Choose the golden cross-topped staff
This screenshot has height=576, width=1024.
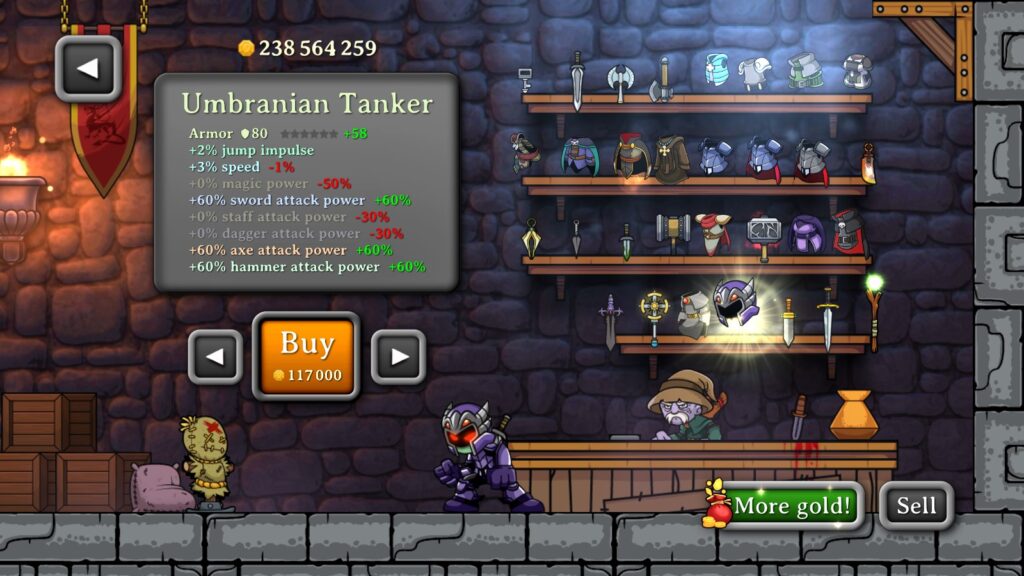tap(654, 316)
